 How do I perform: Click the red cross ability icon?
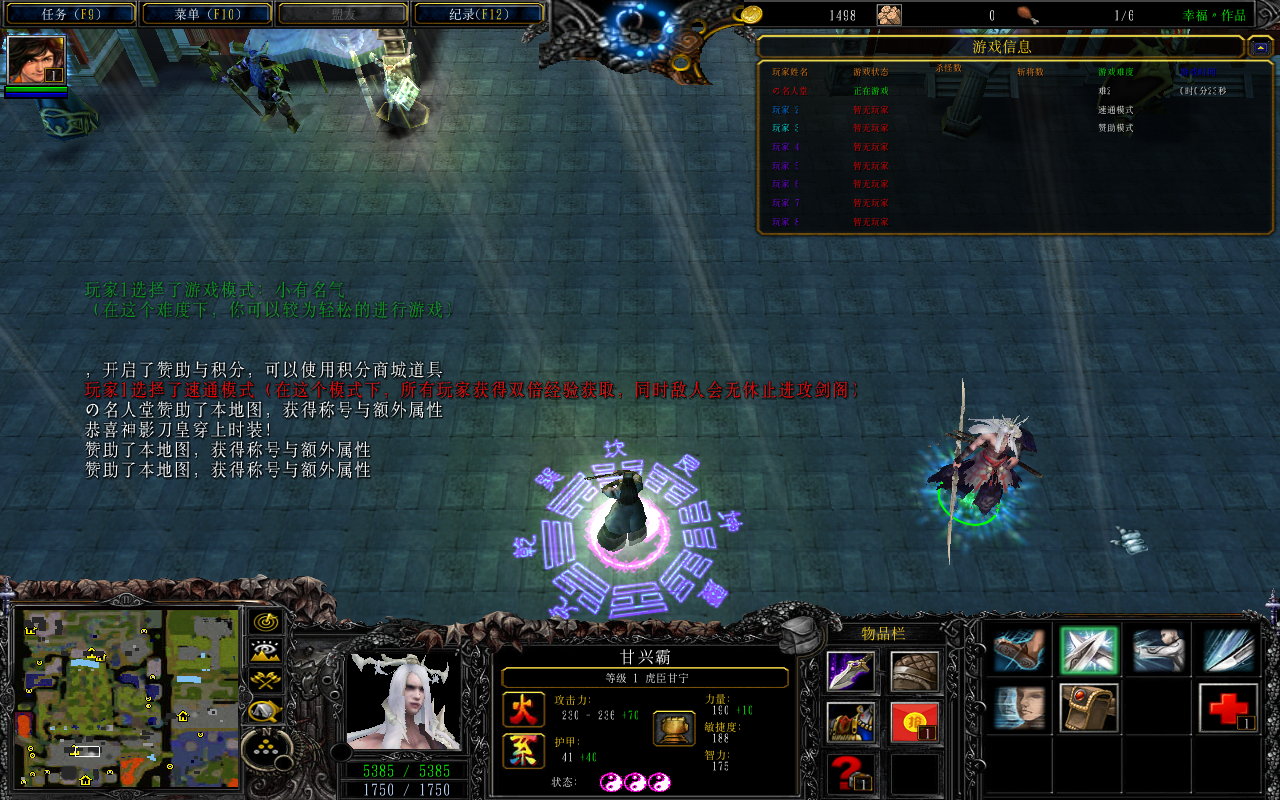click(1227, 708)
